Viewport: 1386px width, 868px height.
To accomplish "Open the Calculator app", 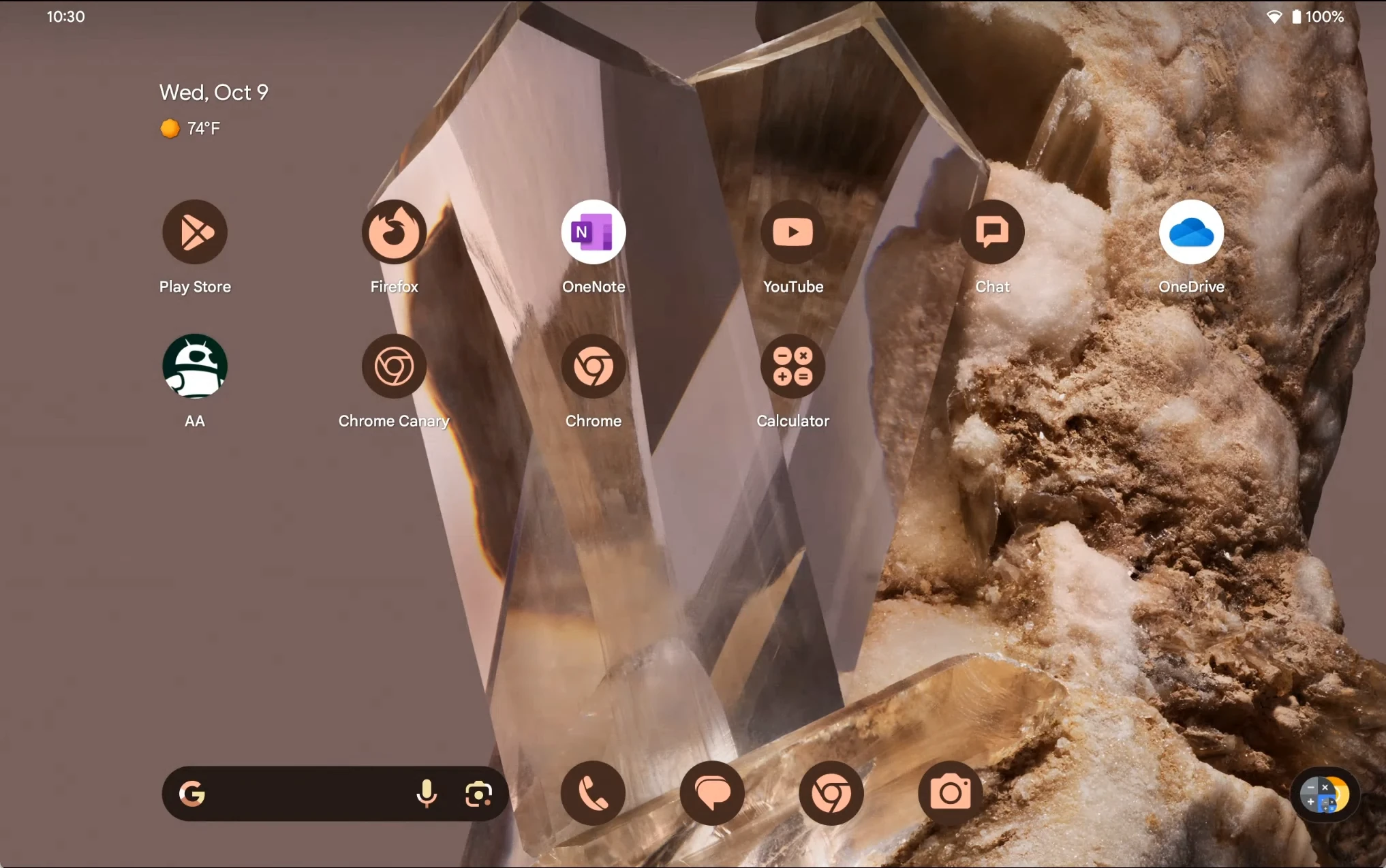I will 792,367.
